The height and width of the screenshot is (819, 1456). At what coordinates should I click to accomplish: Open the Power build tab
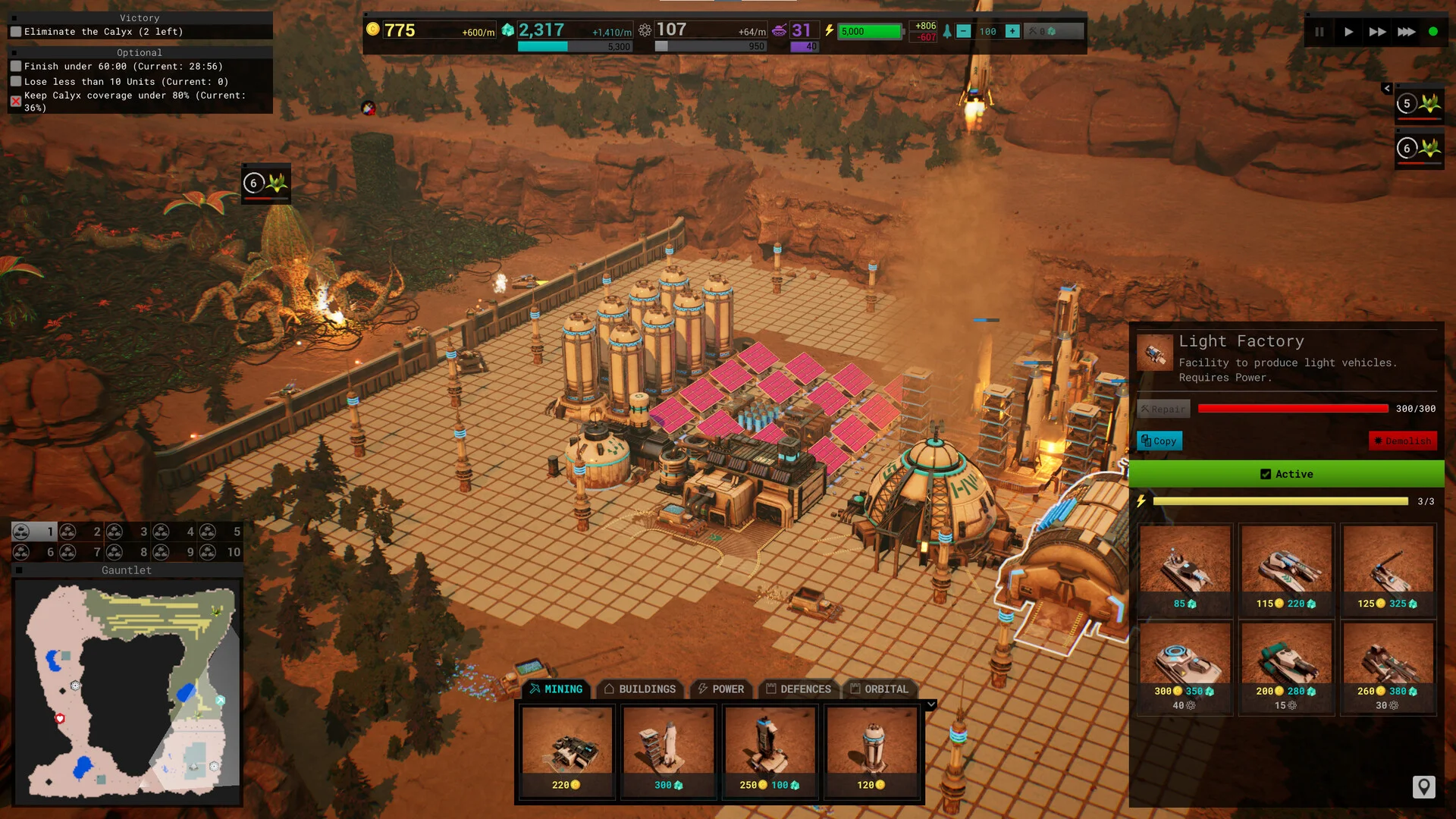(x=720, y=689)
